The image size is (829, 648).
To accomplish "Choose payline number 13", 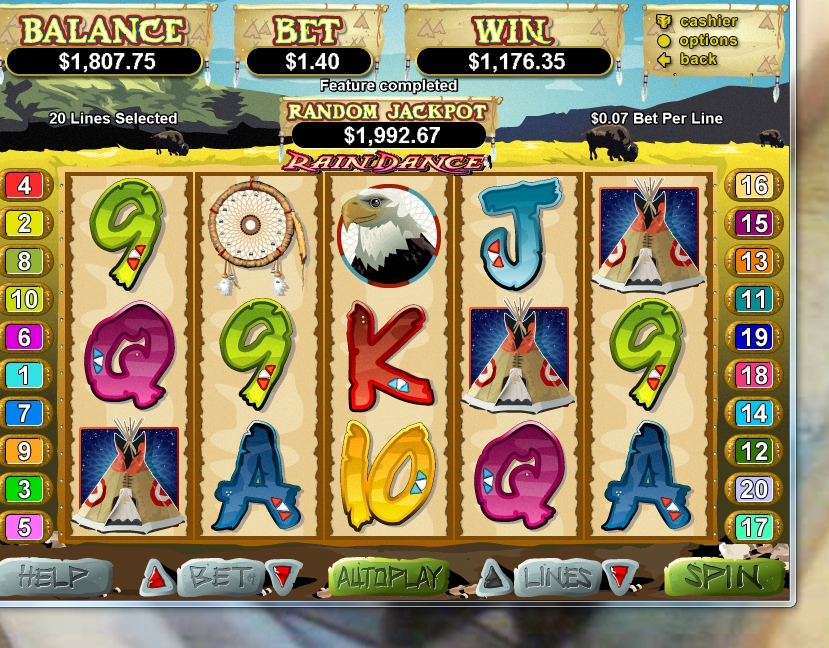I will tap(754, 261).
